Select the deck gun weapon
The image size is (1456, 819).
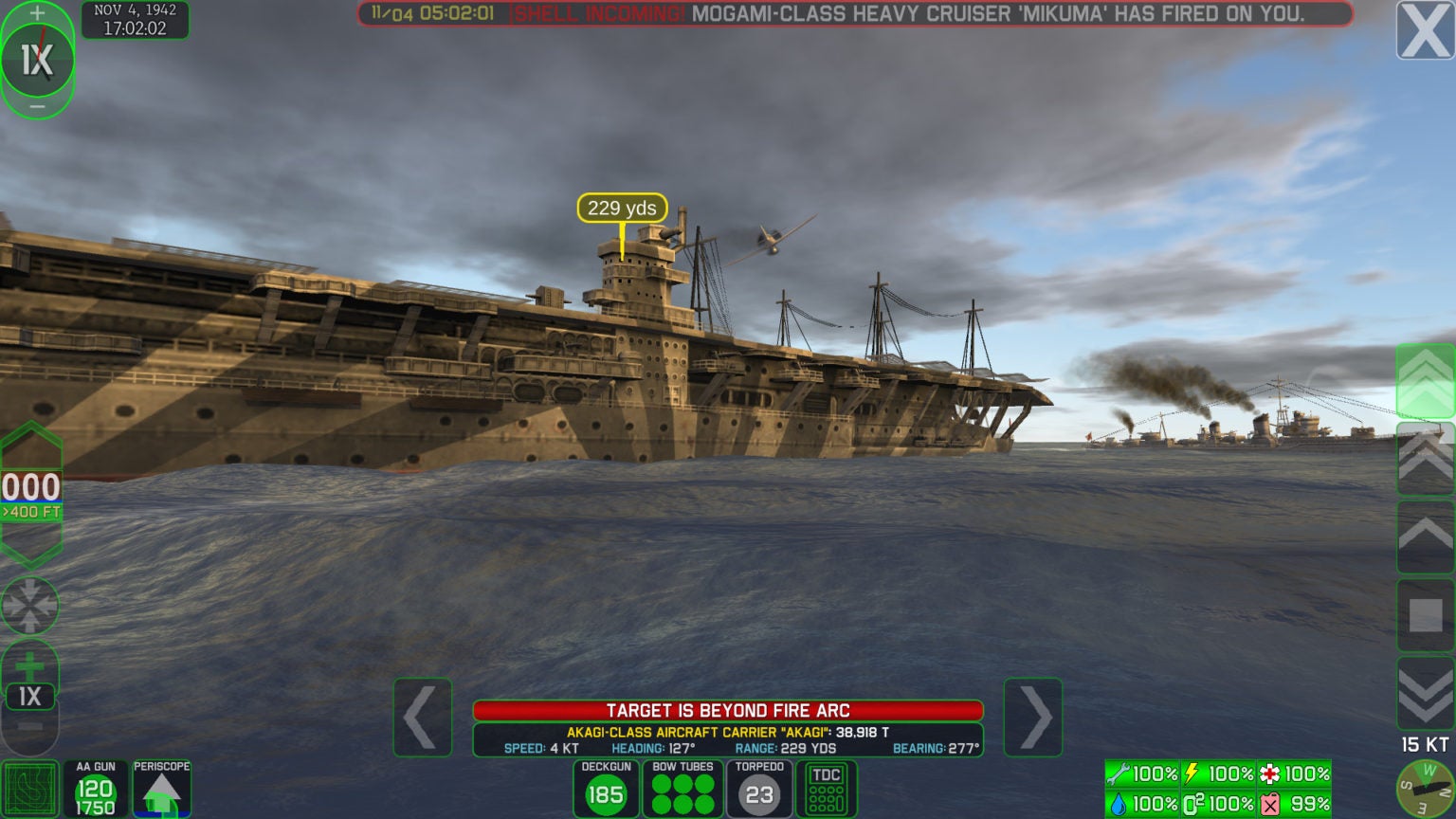tap(606, 789)
